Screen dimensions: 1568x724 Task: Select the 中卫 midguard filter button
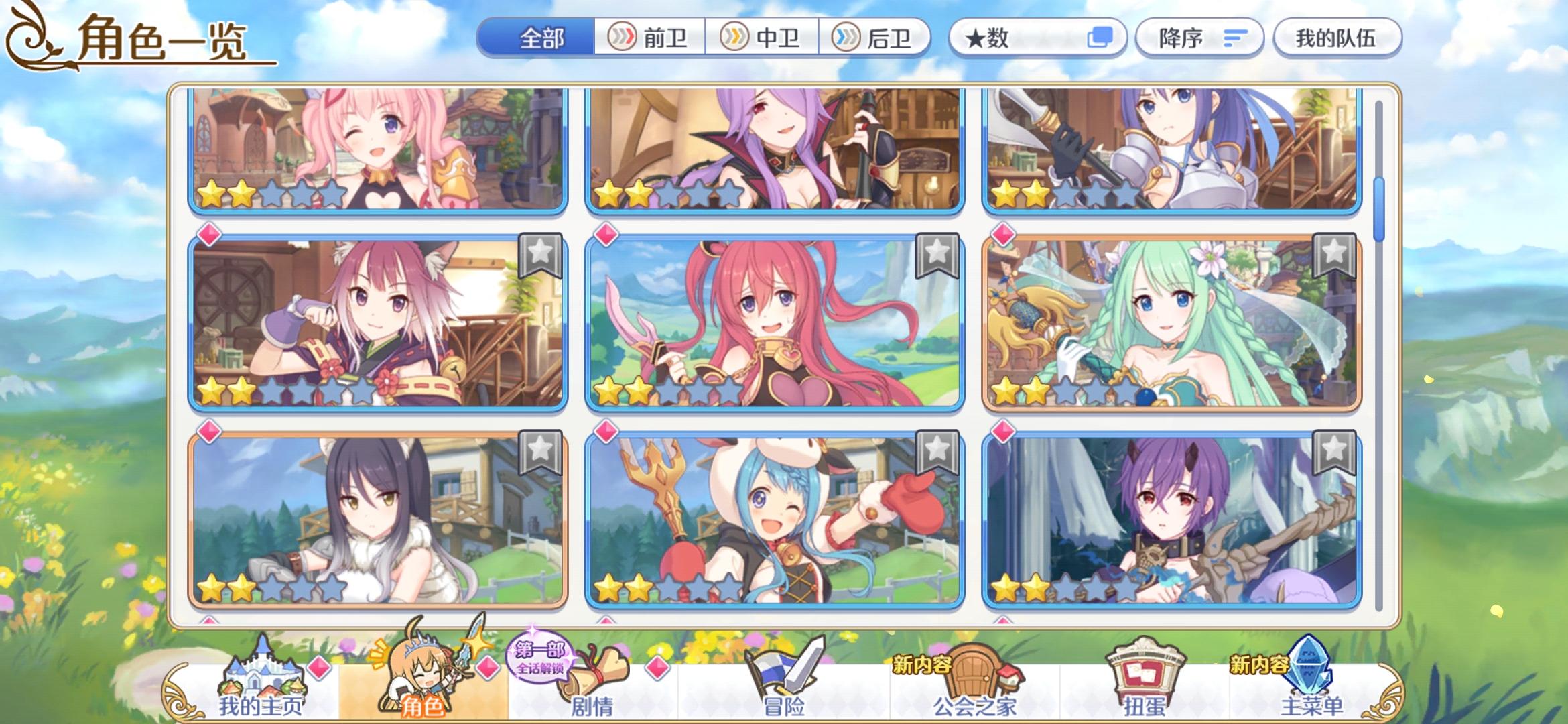point(761,38)
